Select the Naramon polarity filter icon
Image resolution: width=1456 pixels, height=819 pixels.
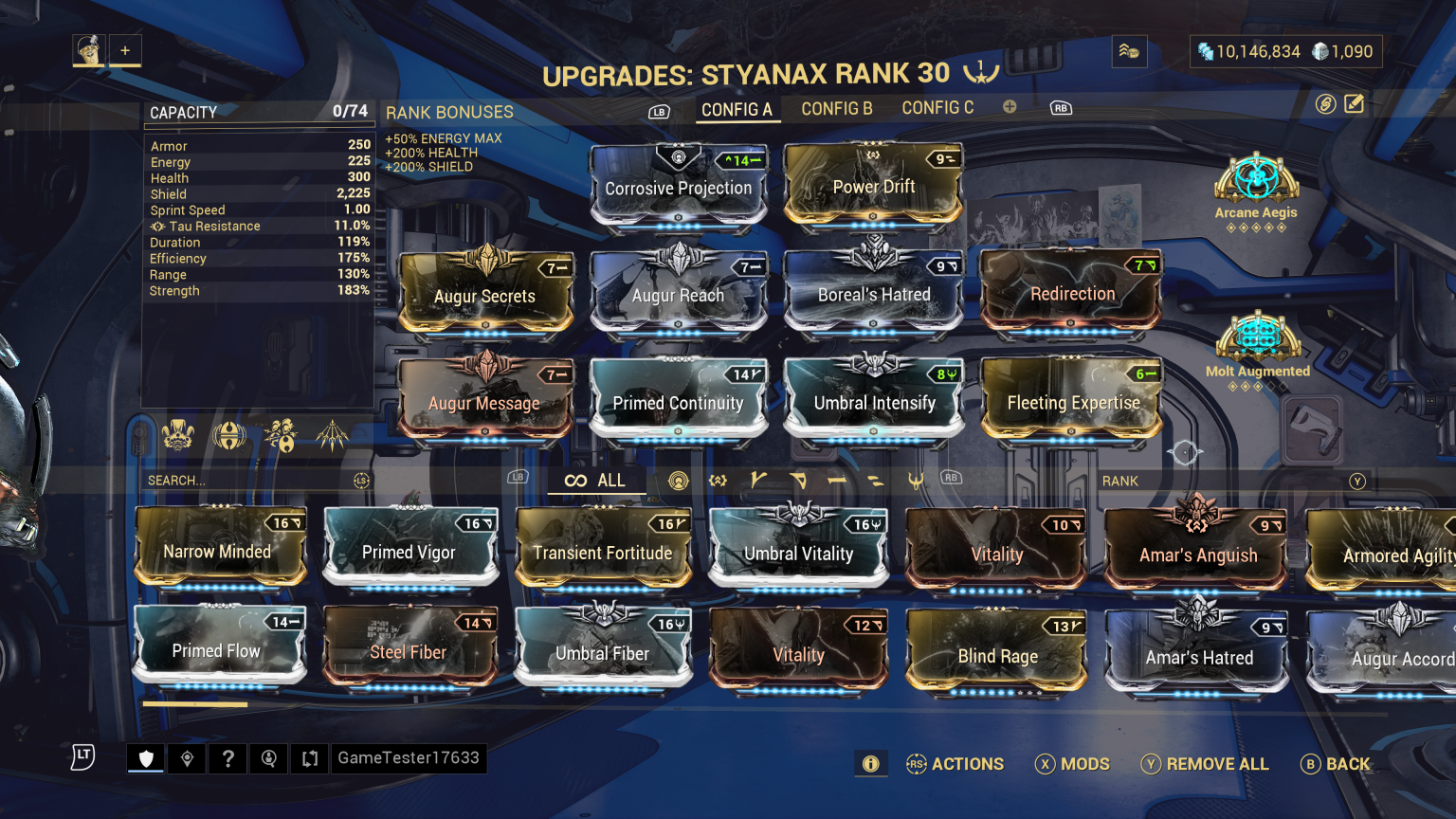(x=841, y=481)
